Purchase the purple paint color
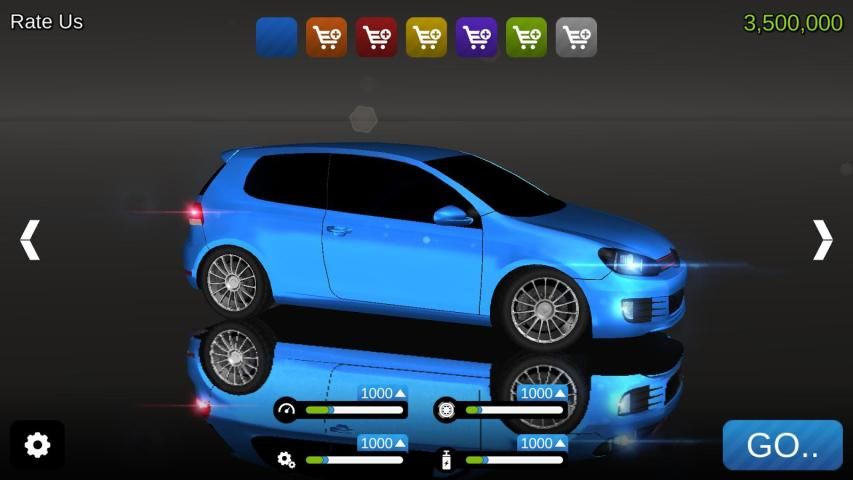 (476, 37)
